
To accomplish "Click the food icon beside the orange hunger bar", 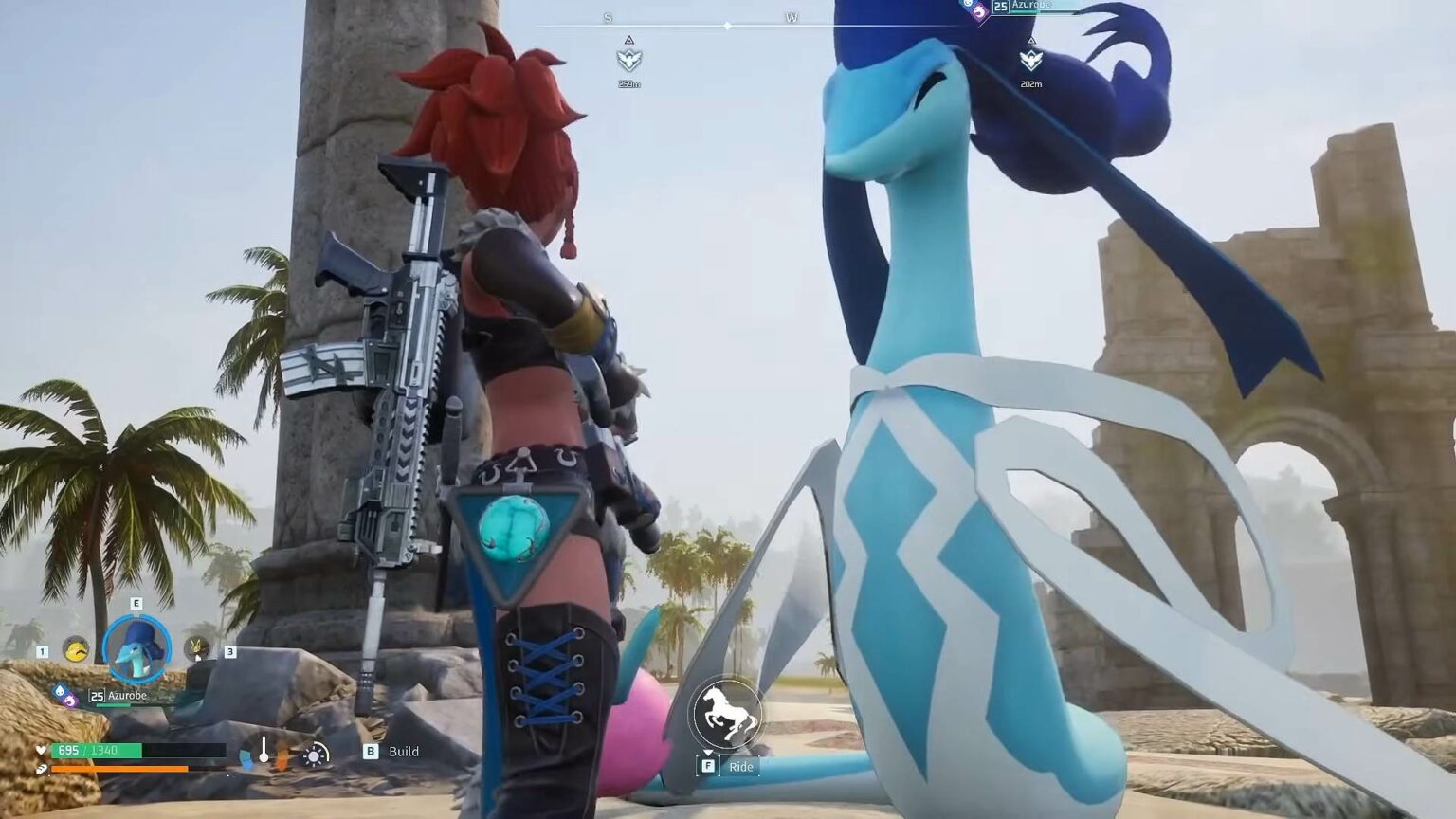I will click(42, 768).
